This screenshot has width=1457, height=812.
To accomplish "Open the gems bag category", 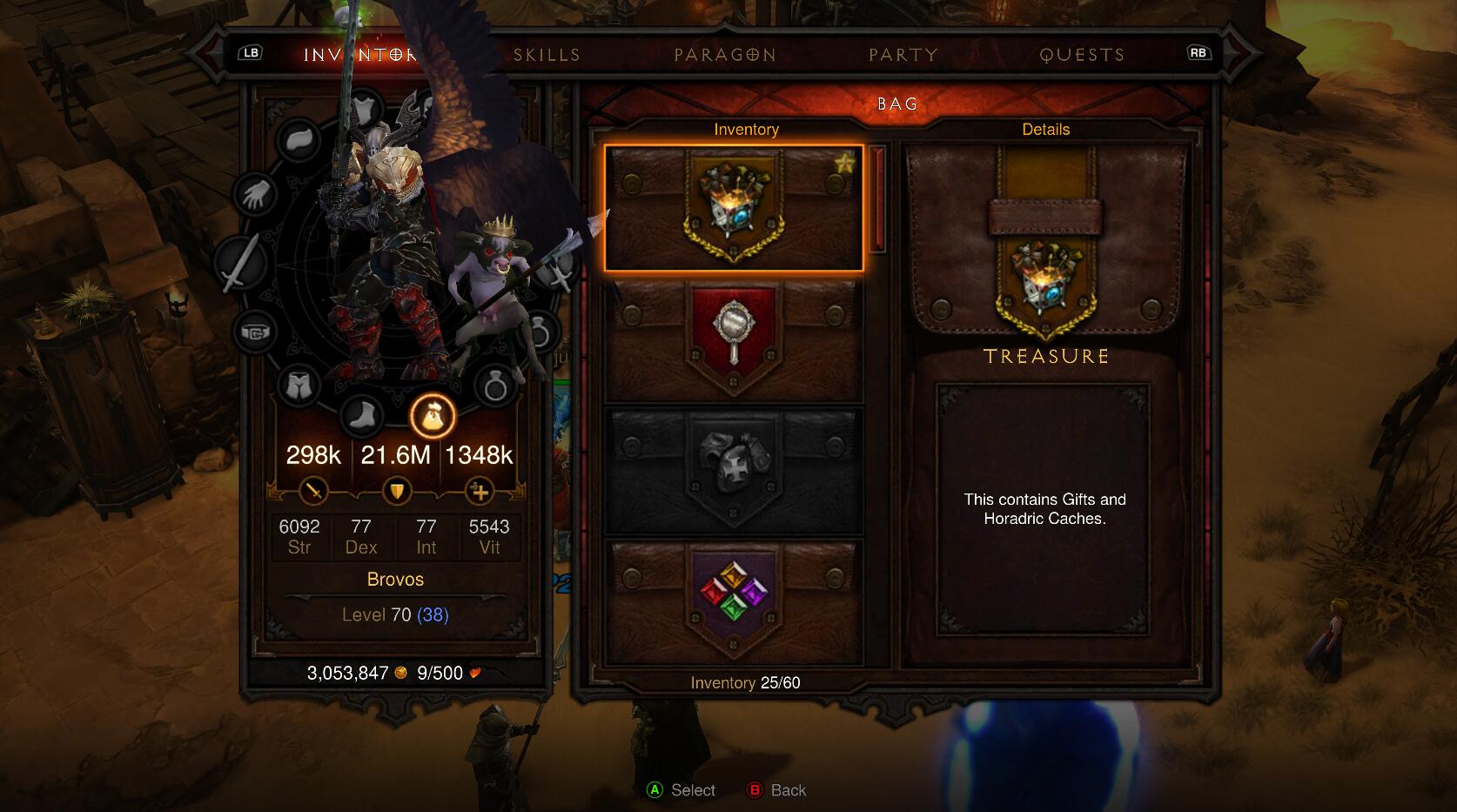I will 734,601.
